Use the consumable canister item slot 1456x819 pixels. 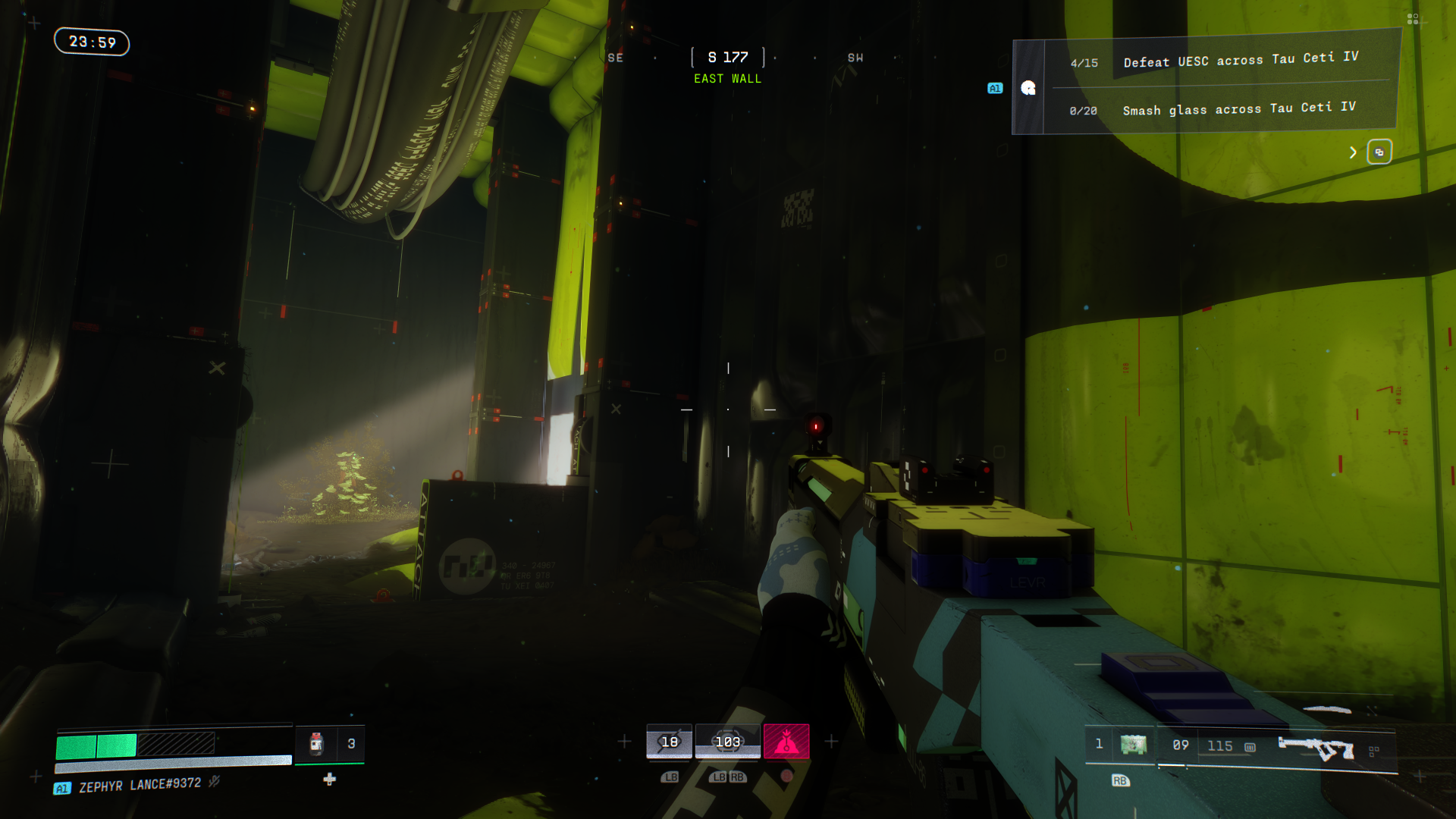click(x=316, y=744)
